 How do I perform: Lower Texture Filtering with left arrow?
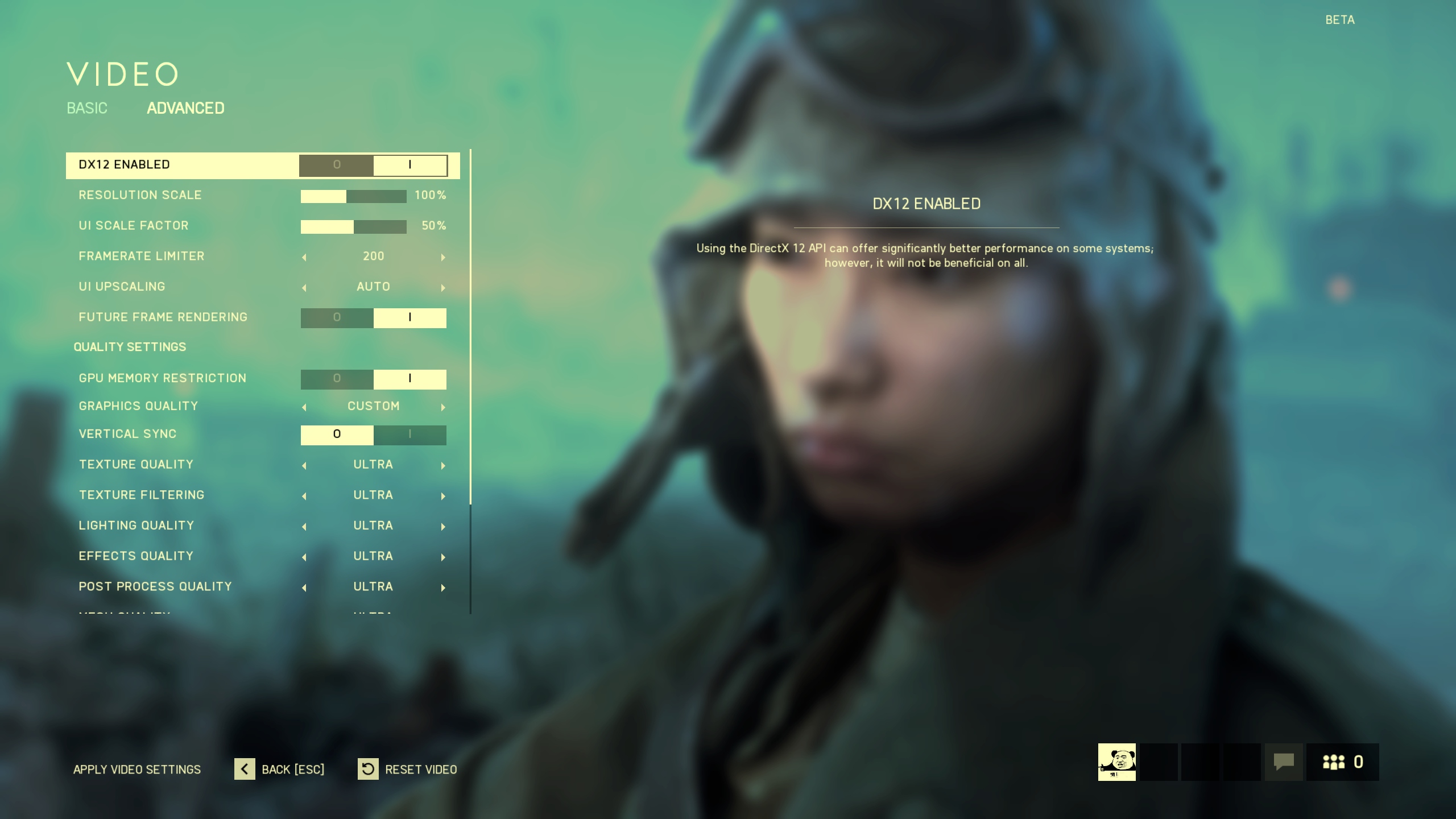[x=304, y=497]
